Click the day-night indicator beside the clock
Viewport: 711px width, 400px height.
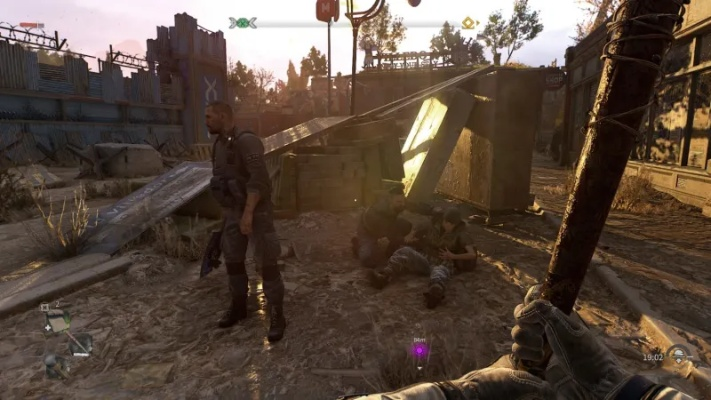click(679, 354)
